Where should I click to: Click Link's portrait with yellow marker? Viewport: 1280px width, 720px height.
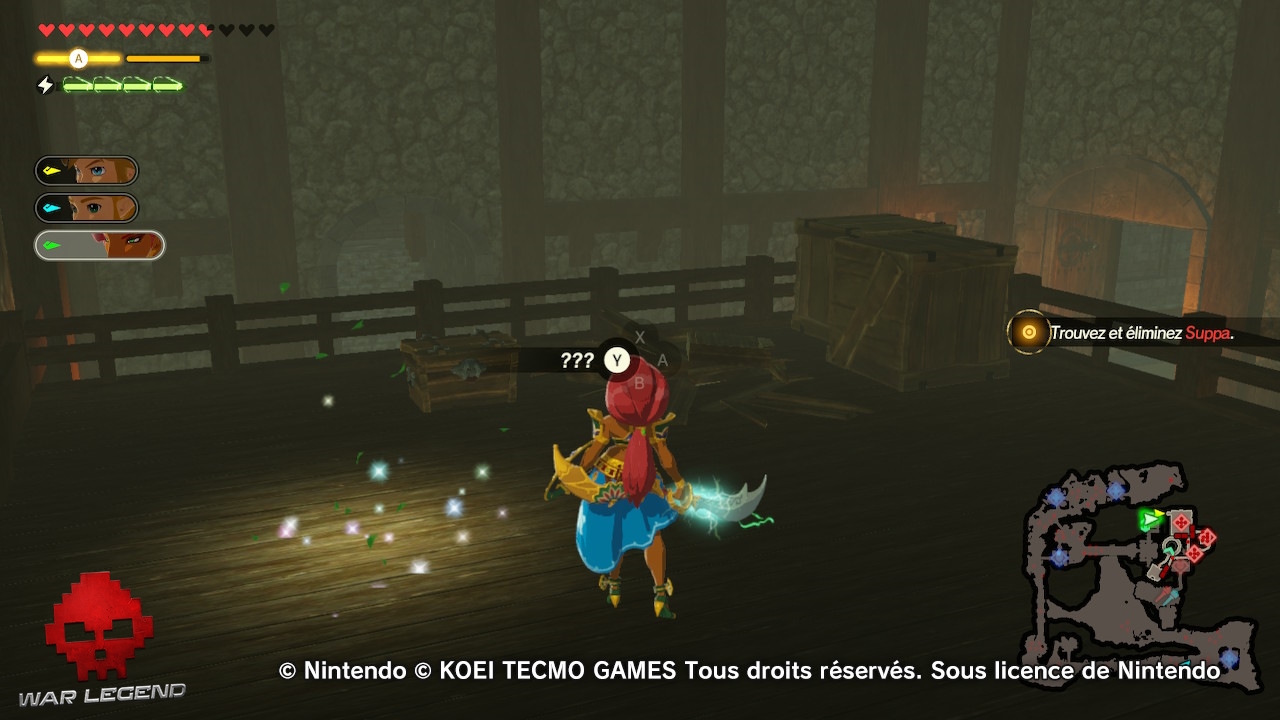tap(85, 170)
